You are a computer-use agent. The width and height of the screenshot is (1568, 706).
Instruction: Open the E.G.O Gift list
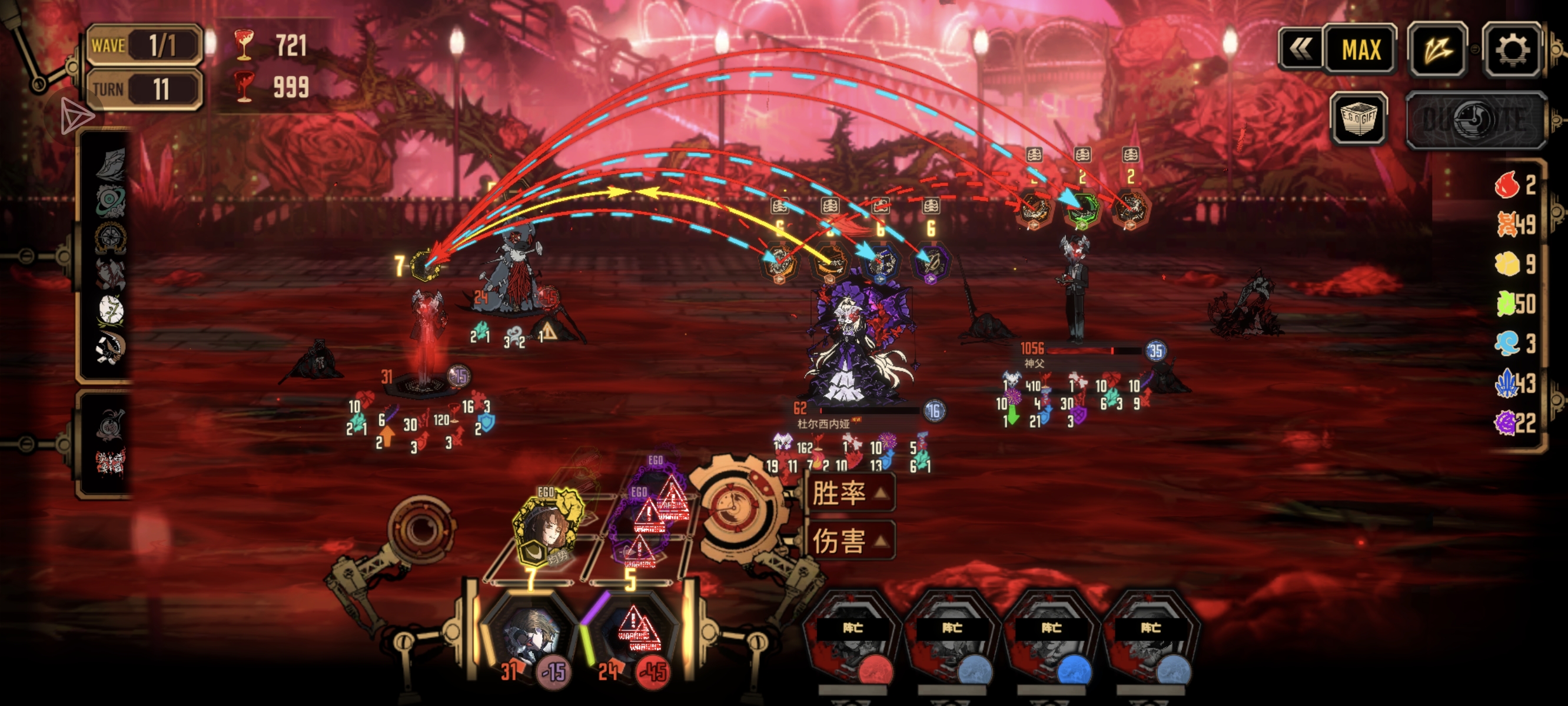1358,119
